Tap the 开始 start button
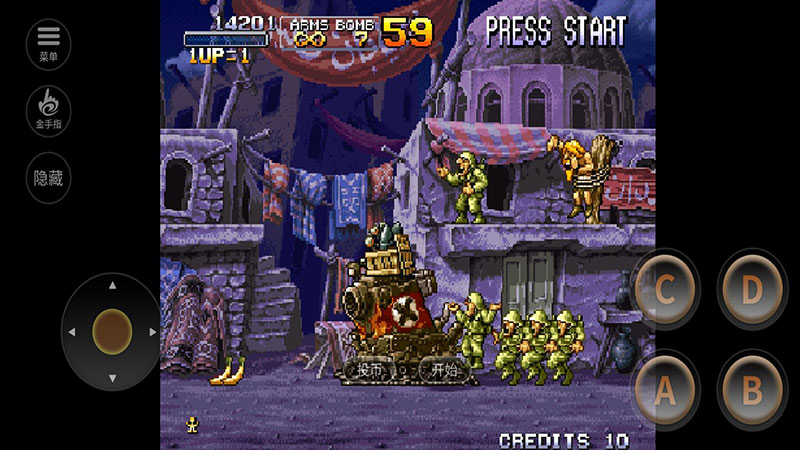Screen dimensions: 800x450 click(x=444, y=369)
